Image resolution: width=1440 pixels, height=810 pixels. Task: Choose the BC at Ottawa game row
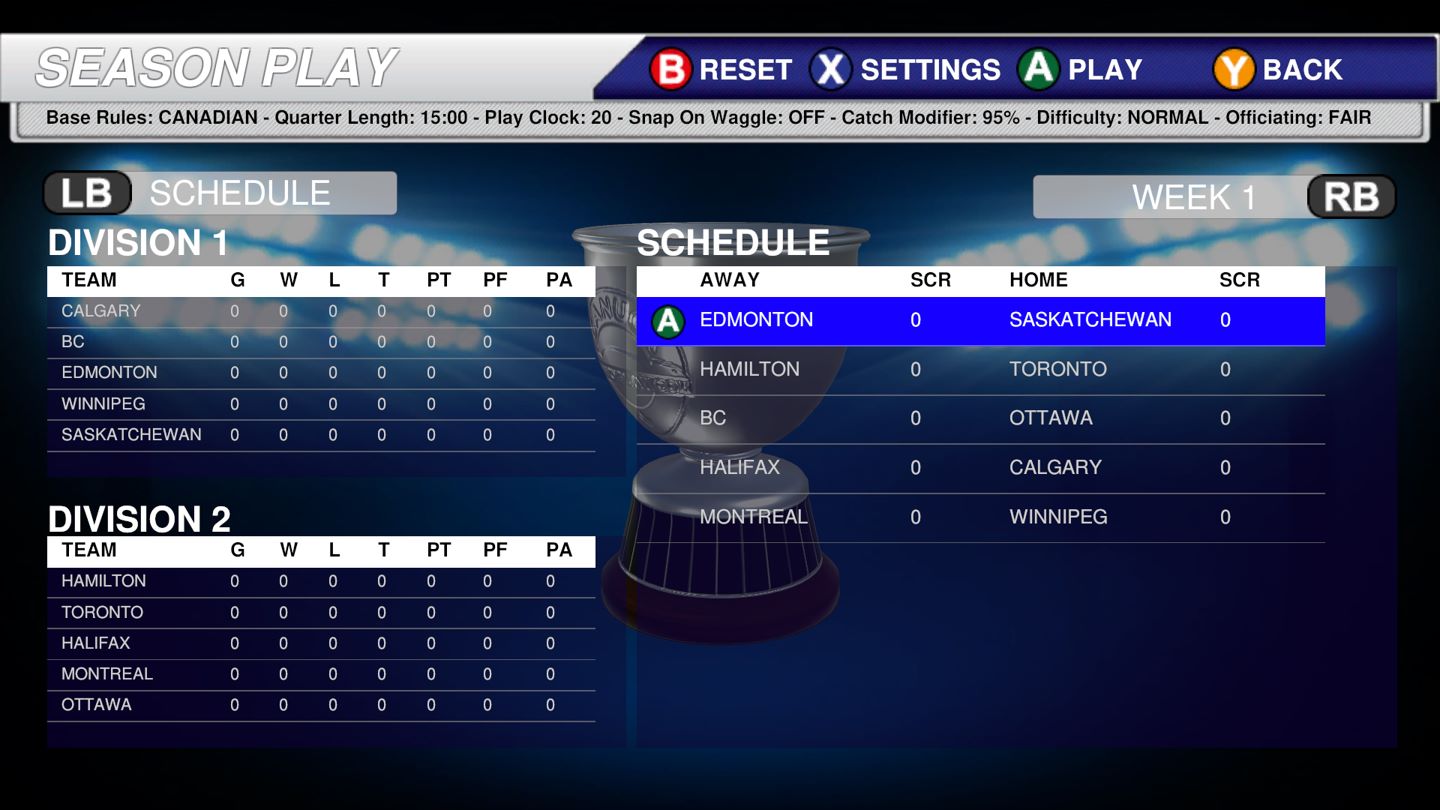pyautogui.click(x=980, y=419)
